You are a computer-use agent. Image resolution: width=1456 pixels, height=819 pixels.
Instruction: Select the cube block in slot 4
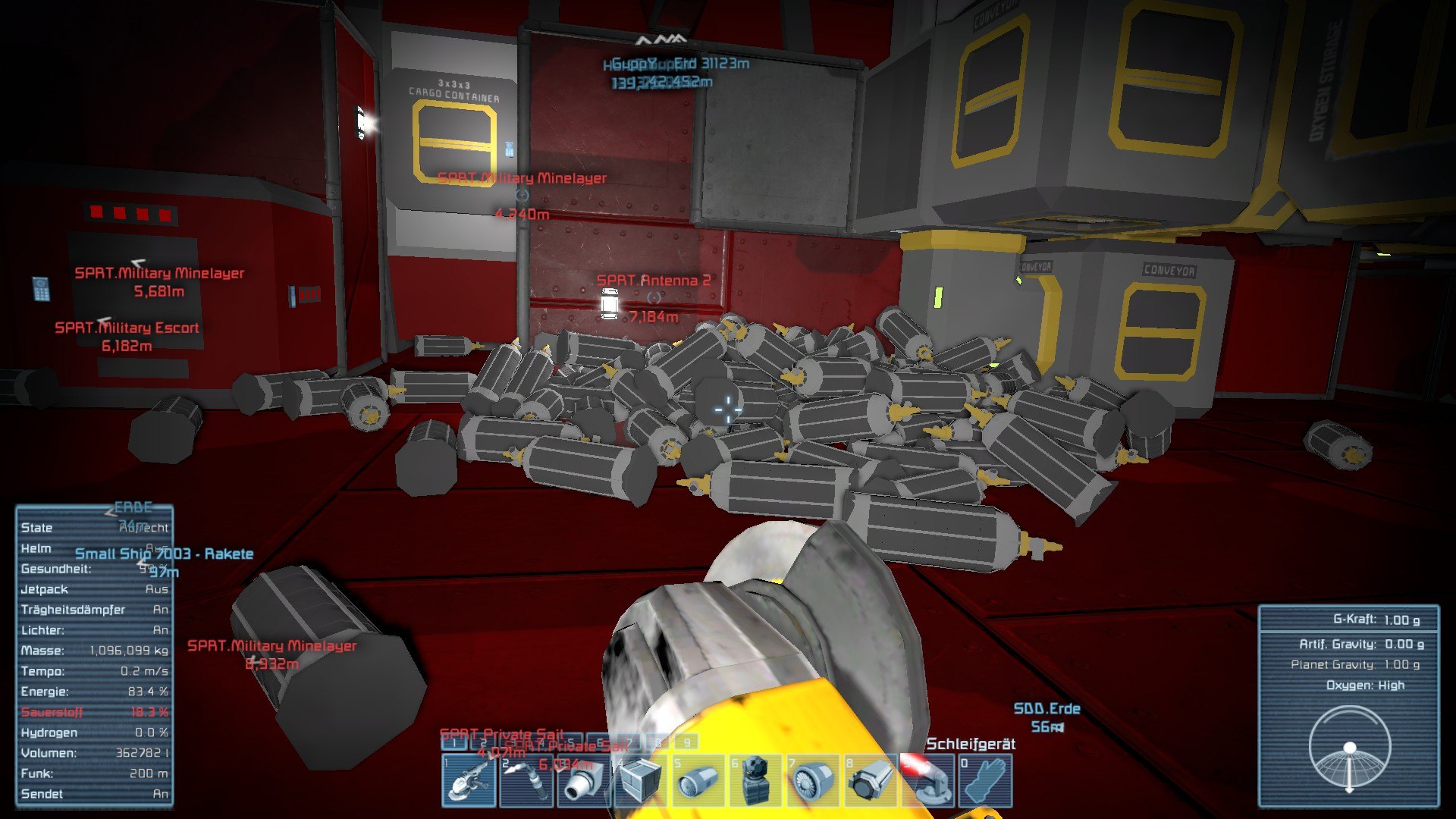click(642, 780)
